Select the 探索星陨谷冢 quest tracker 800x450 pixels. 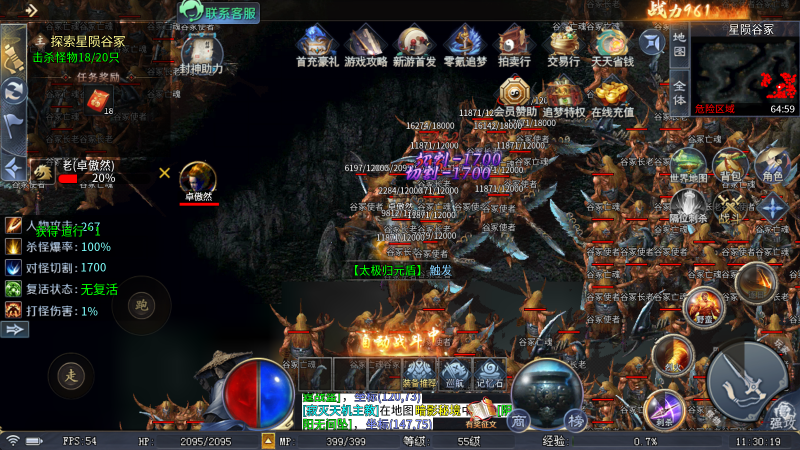click(85, 41)
